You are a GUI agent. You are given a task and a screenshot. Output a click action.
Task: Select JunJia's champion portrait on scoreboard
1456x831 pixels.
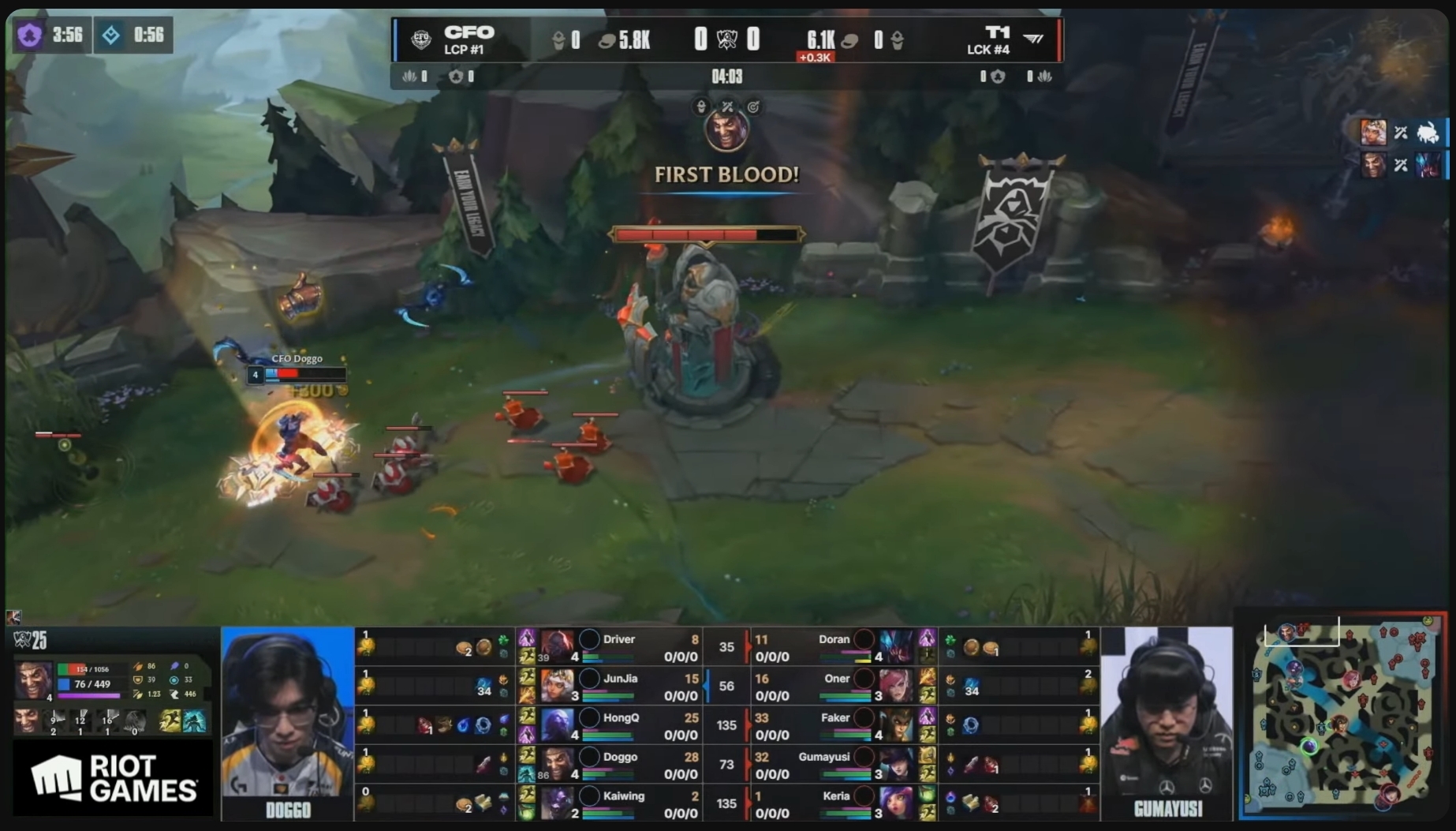557,685
